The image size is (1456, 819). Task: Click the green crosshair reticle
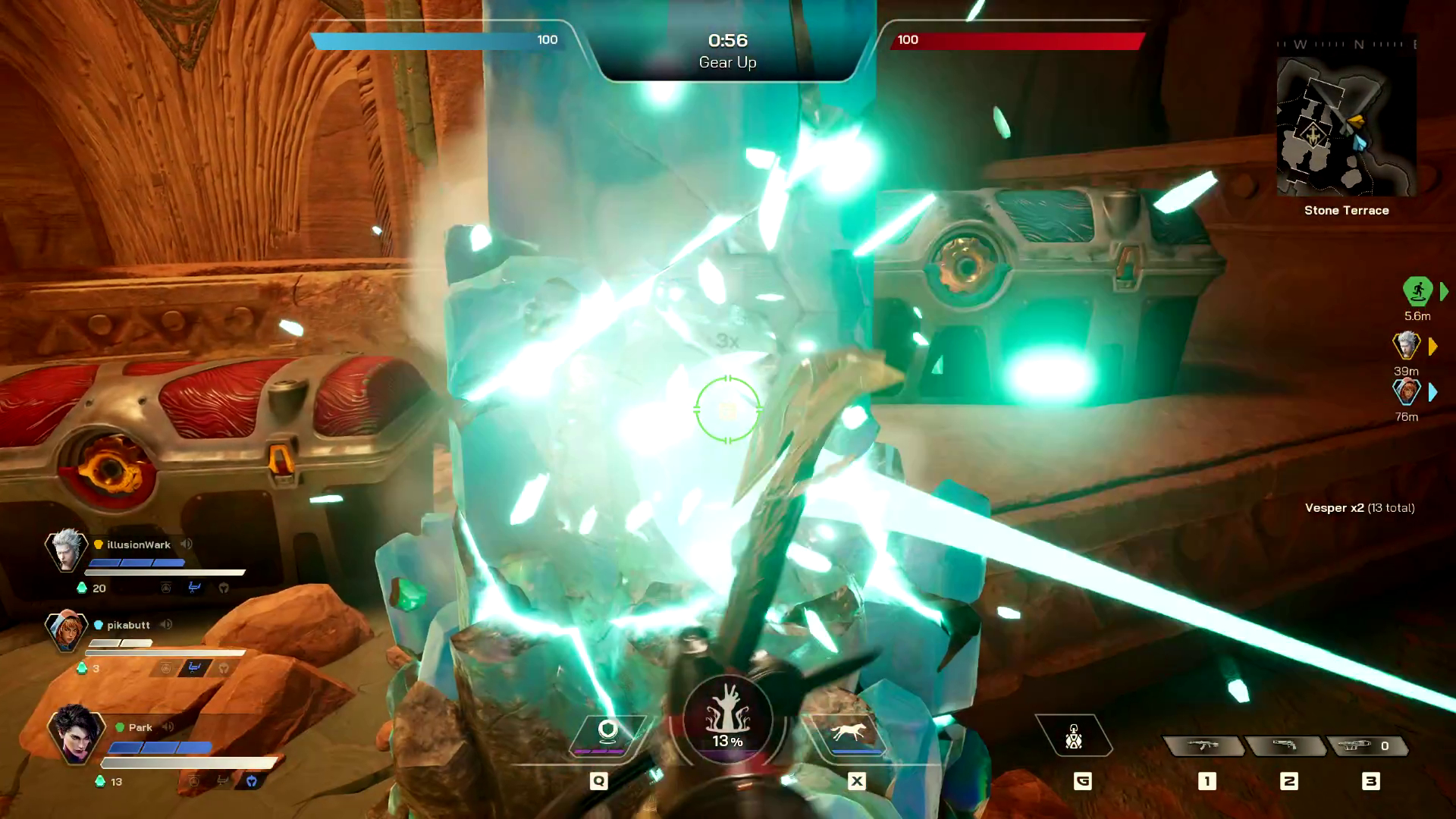727,409
